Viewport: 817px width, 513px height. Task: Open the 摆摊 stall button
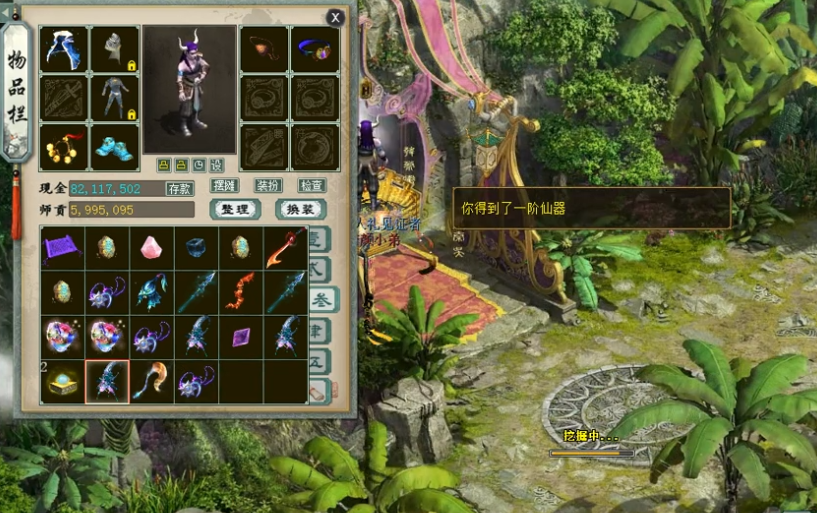[x=224, y=185]
